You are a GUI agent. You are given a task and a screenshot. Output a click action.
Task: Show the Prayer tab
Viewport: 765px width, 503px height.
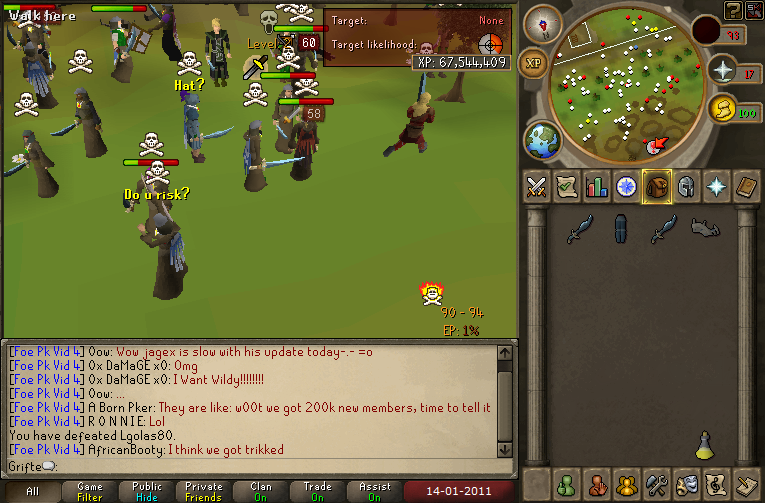[x=717, y=187]
